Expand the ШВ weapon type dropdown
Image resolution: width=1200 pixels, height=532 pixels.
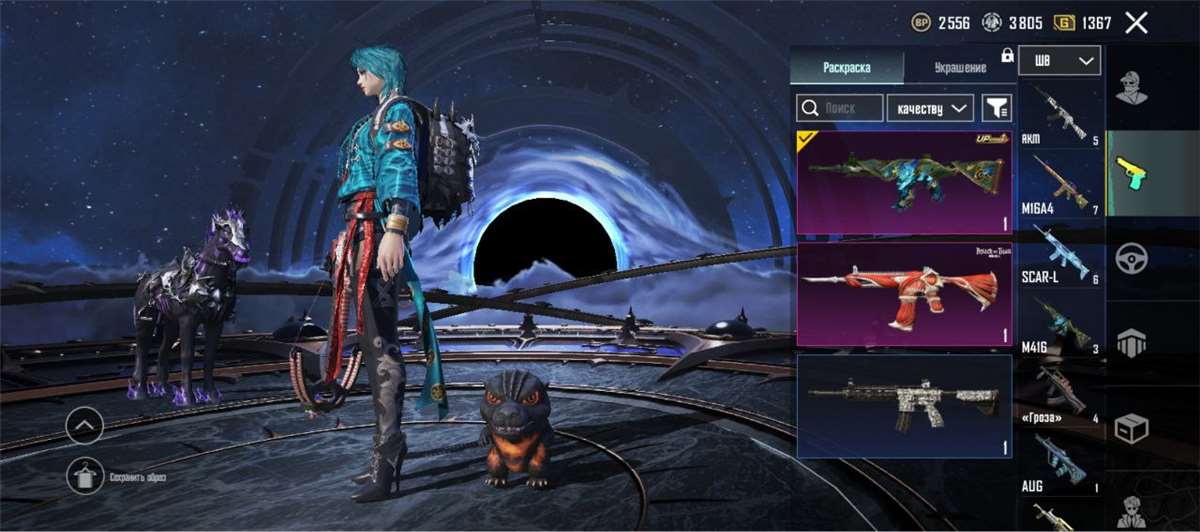[x=1059, y=61]
